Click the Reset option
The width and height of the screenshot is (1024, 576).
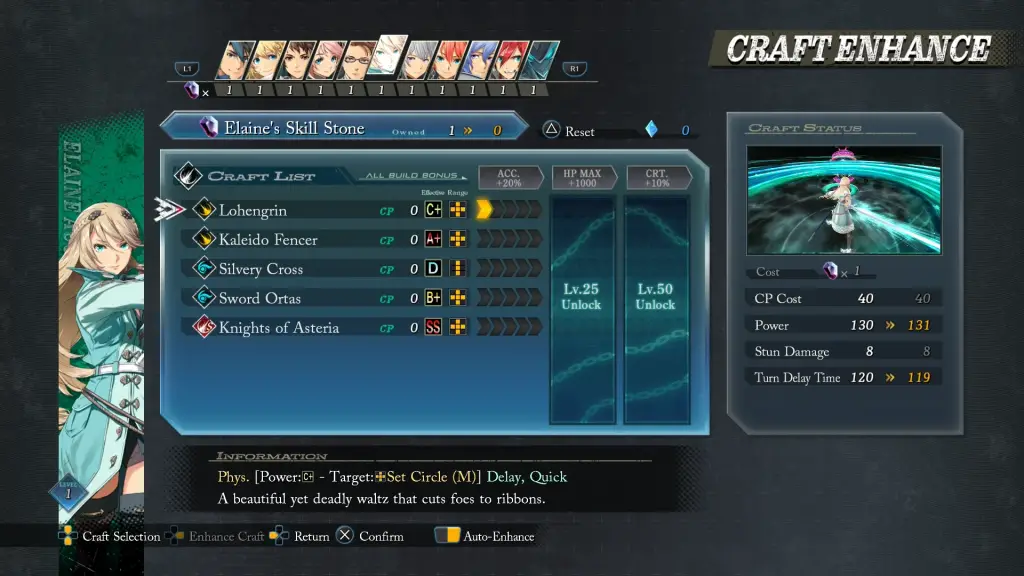569,131
